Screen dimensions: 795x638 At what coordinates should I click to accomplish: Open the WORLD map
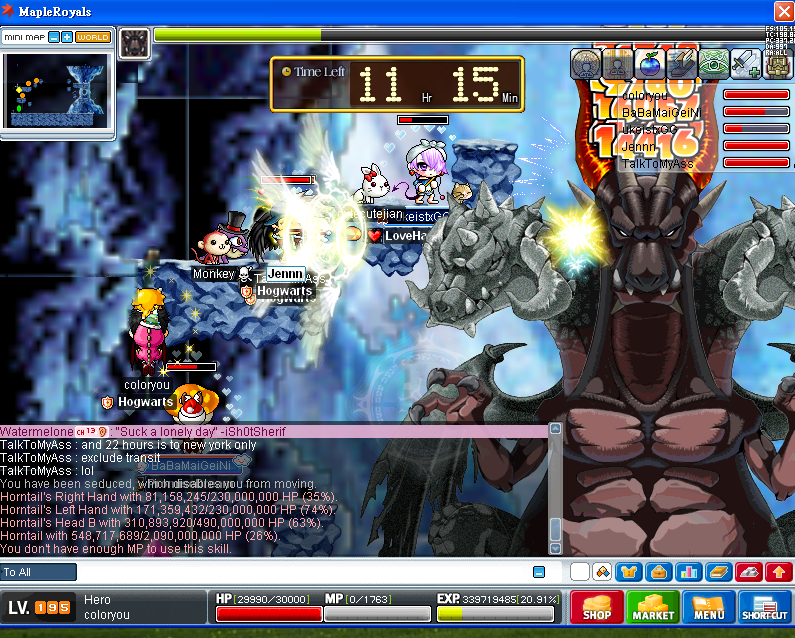point(93,37)
